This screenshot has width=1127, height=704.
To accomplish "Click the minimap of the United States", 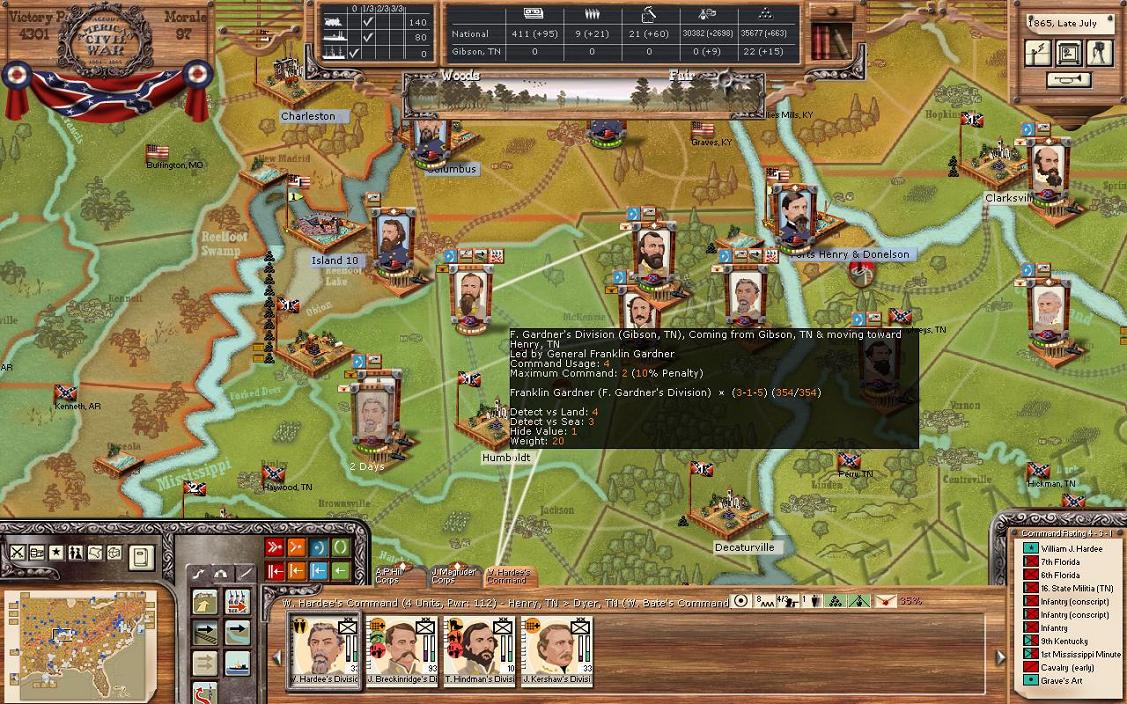I will [81, 647].
